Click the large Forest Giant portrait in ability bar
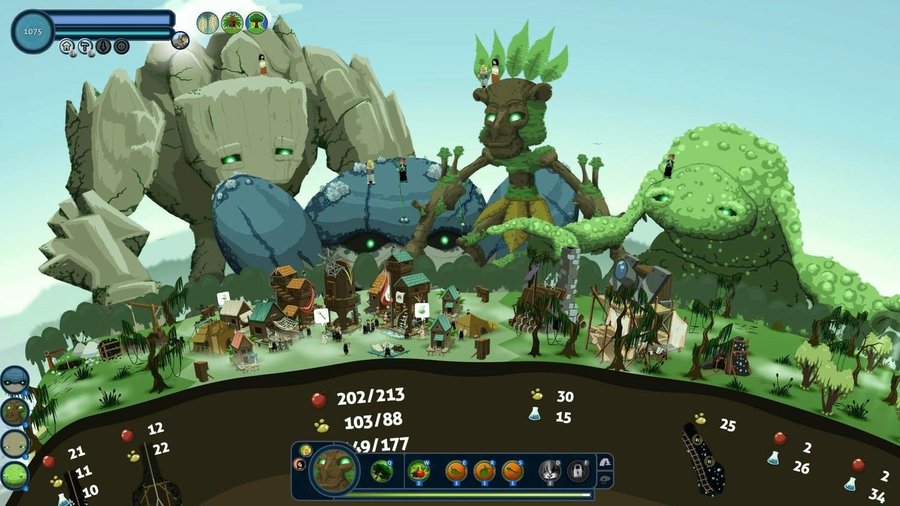This screenshot has height=506, width=900. (x=333, y=471)
